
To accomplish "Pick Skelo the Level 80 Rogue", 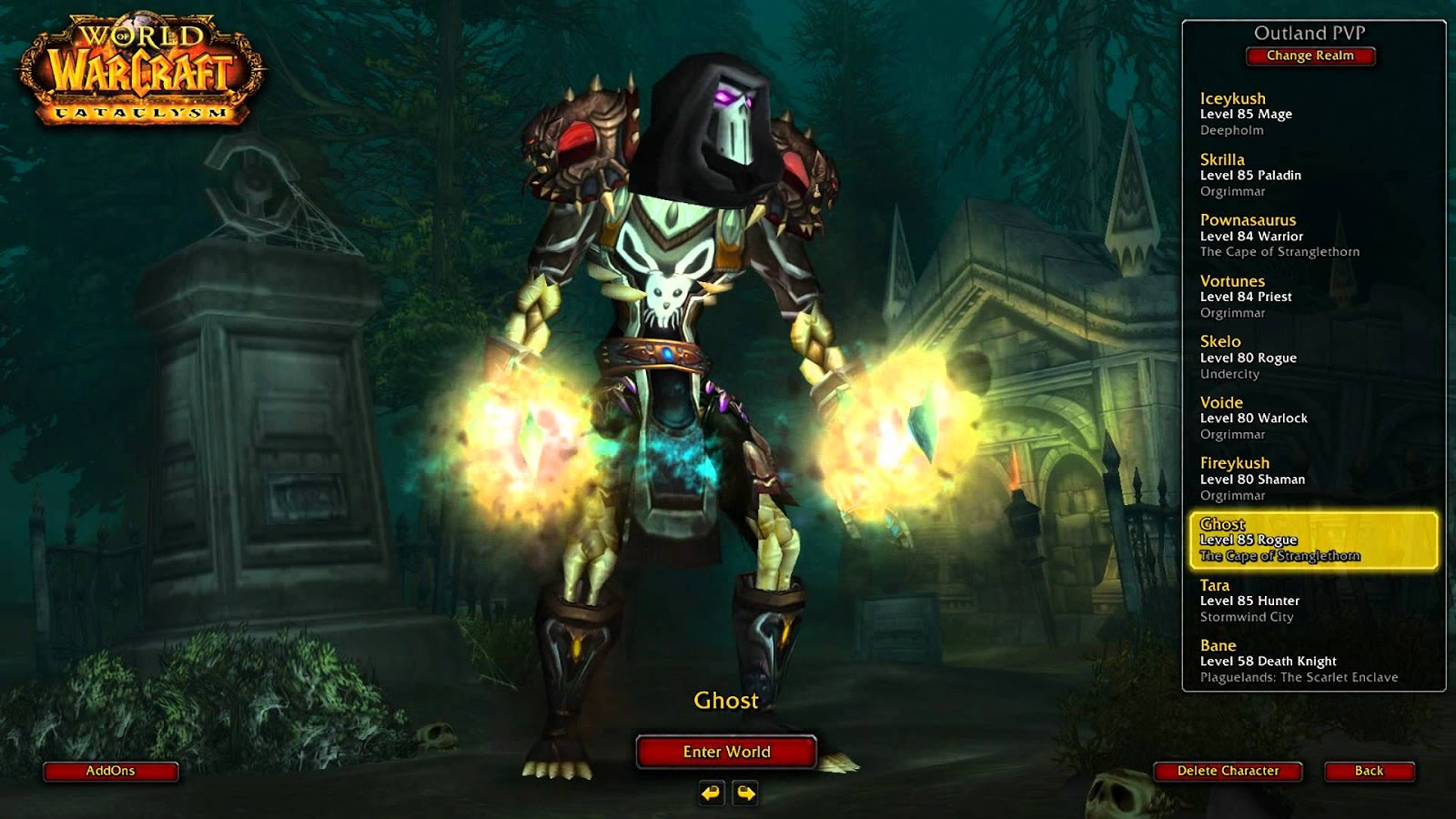I will (1274, 356).
